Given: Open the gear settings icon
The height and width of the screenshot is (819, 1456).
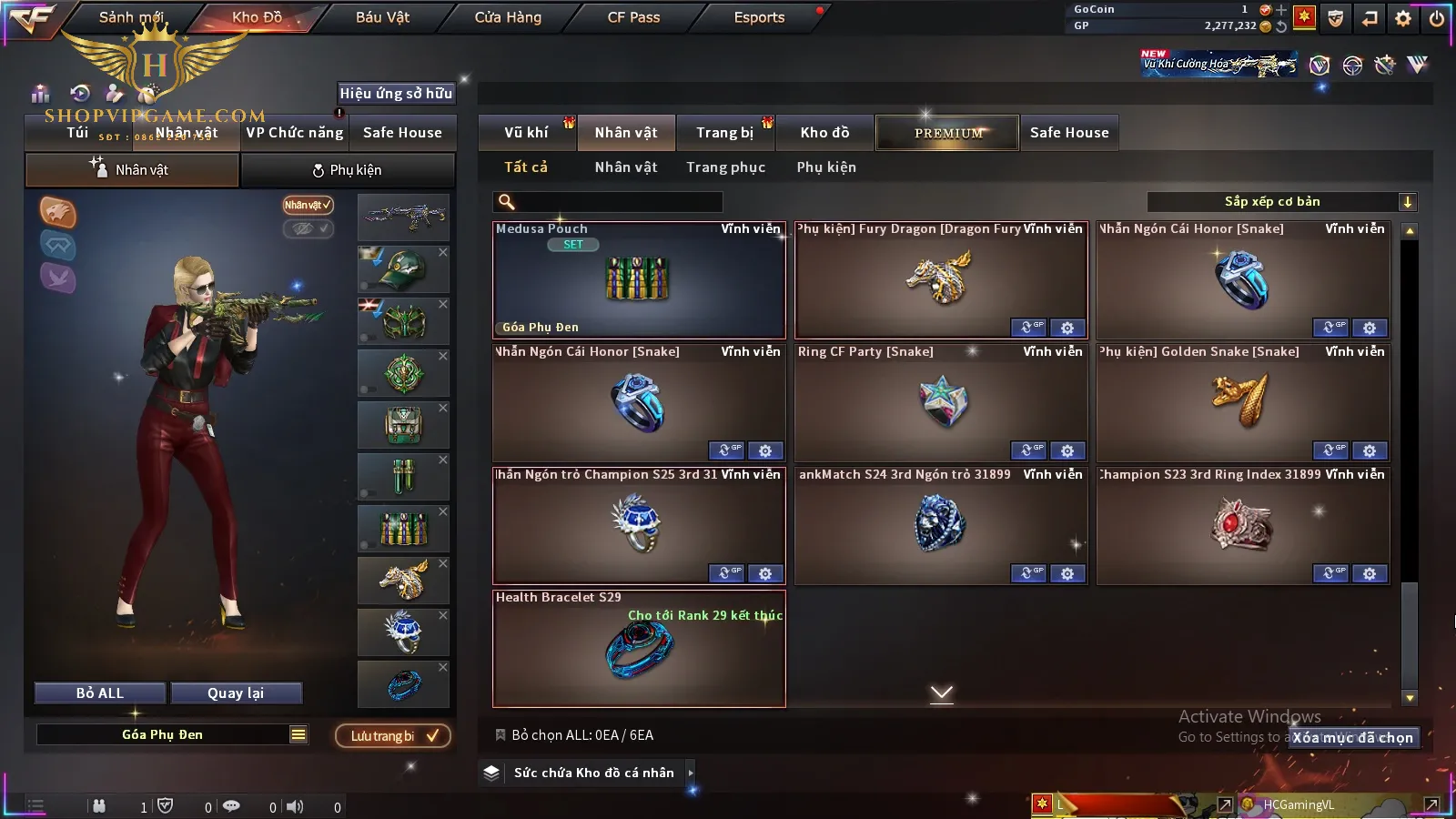Looking at the screenshot, I should coord(1403,18).
